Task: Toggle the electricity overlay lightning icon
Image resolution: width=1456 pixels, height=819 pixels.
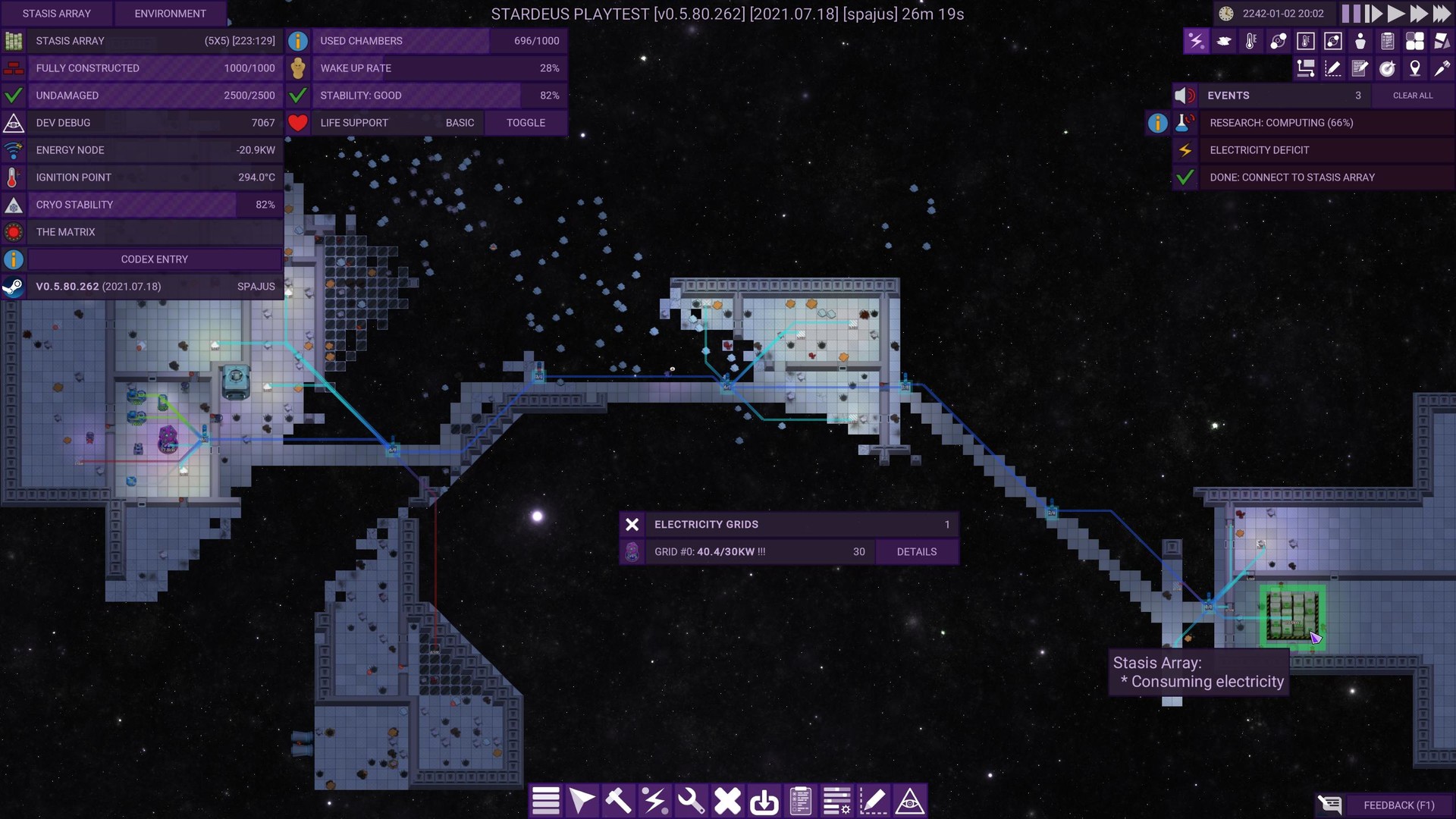Action: coord(1196,41)
